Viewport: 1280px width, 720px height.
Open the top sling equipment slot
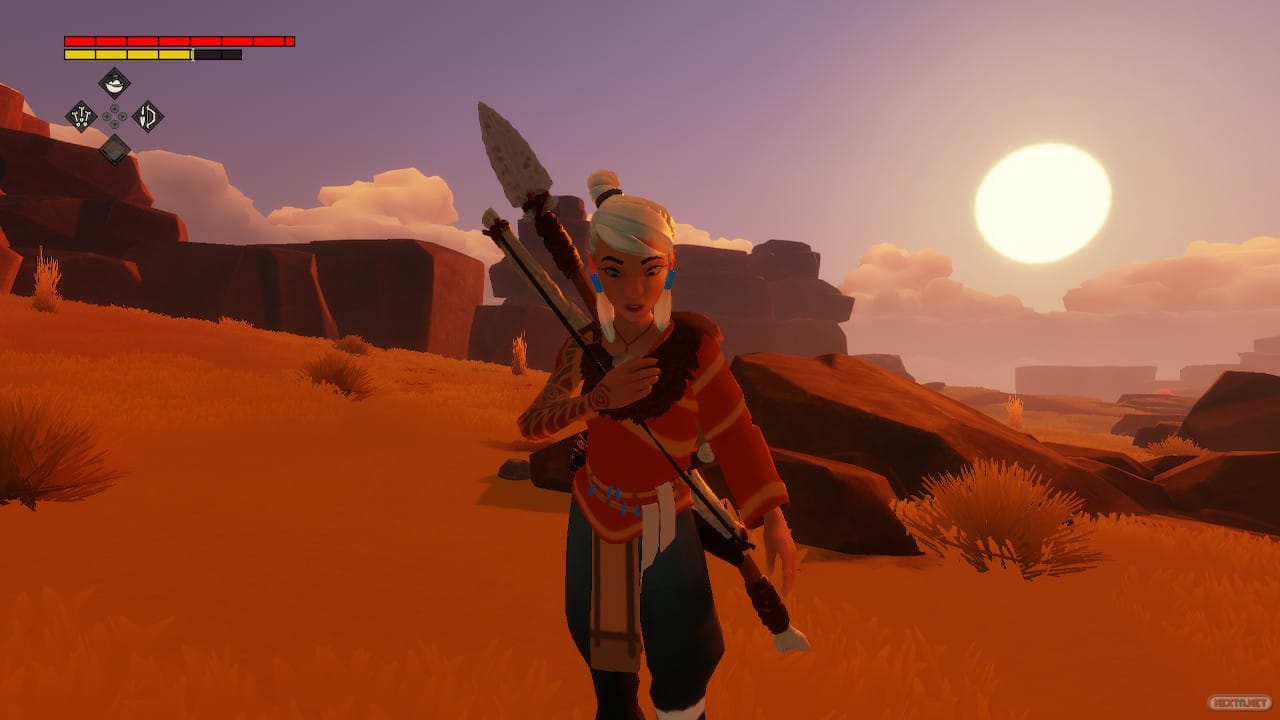(x=115, y=83)
